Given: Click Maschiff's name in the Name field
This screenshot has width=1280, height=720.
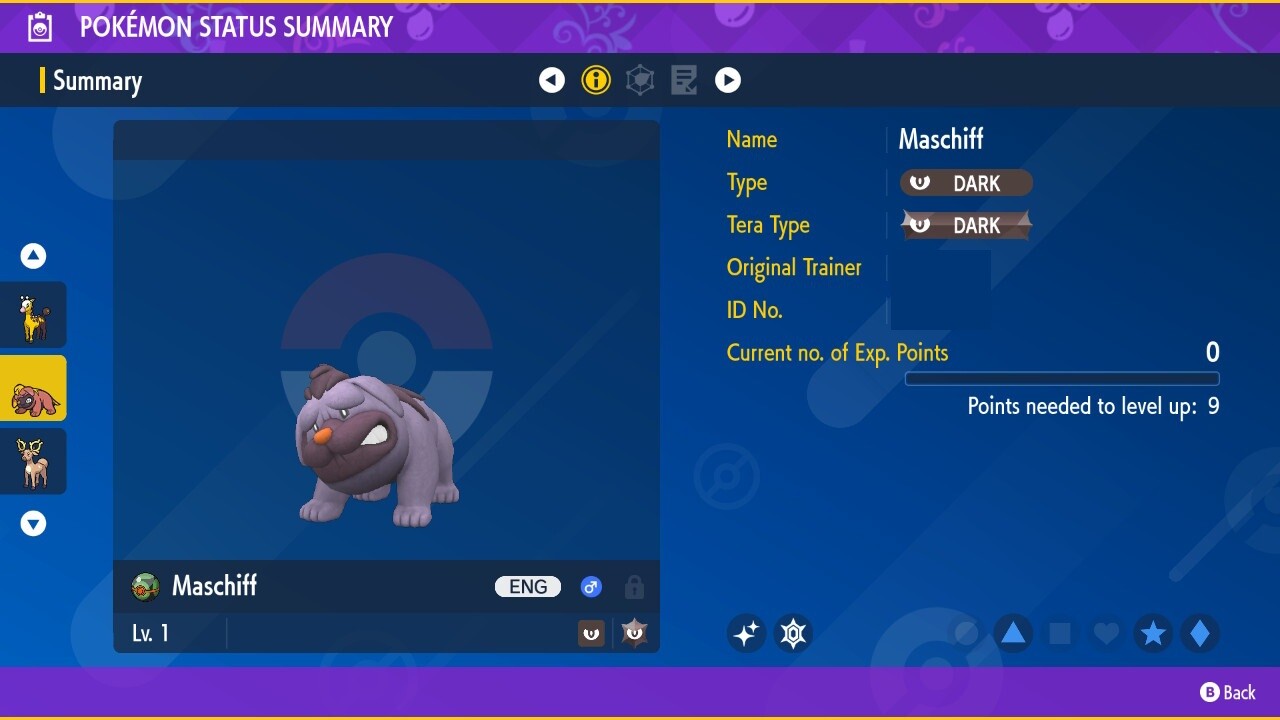Looking at the screenshot, I should 940,139.
